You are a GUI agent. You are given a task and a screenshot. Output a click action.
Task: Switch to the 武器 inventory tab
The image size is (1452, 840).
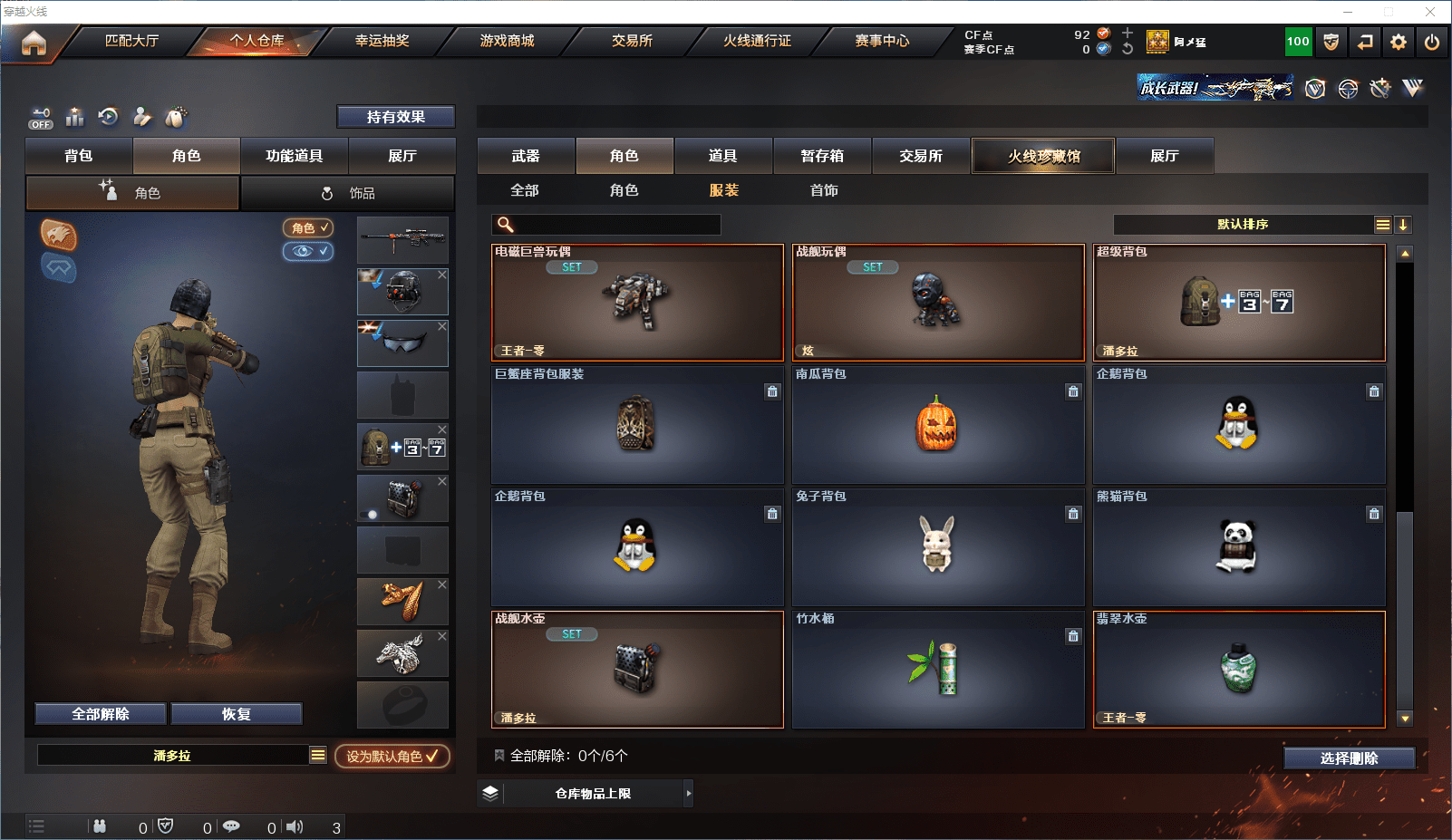coord(526,156)
